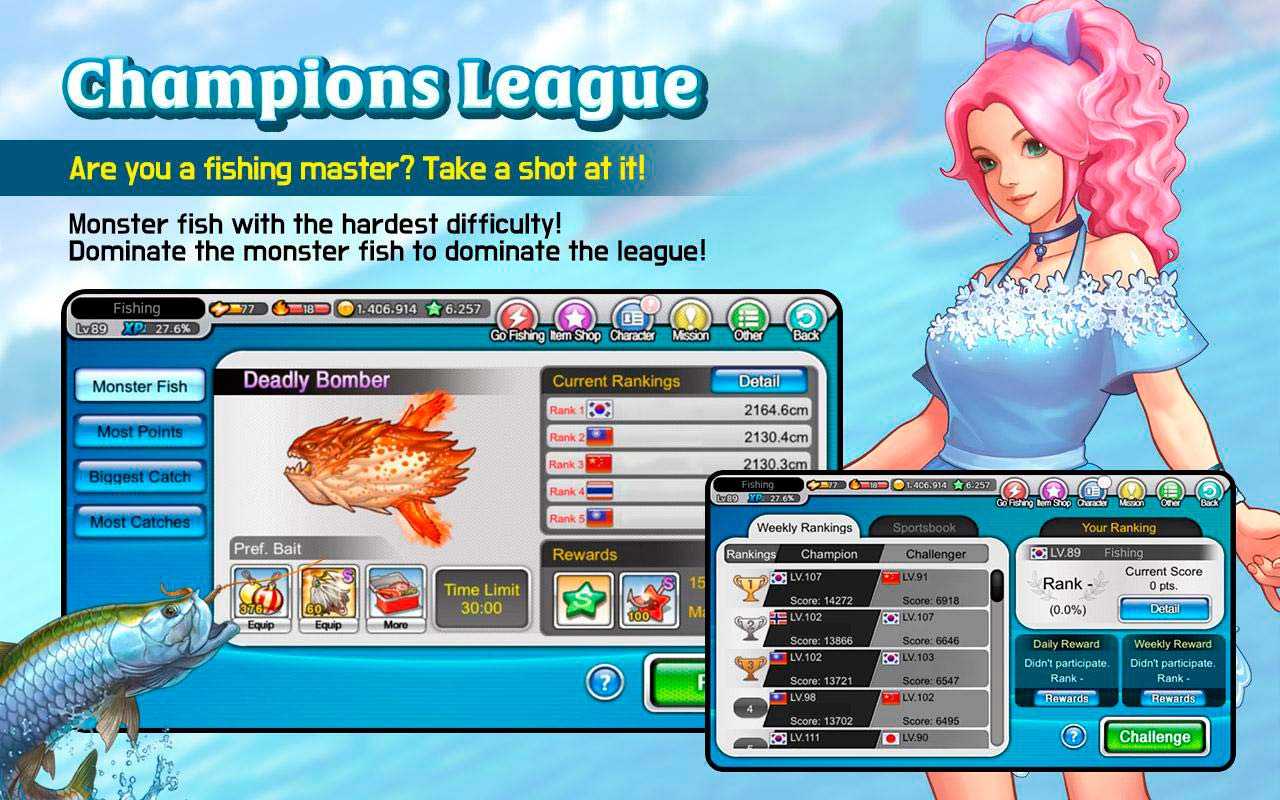This screenshot has width=1280, height=800.
Task: Switch to the Most Points category
Action: coord(139,432)
